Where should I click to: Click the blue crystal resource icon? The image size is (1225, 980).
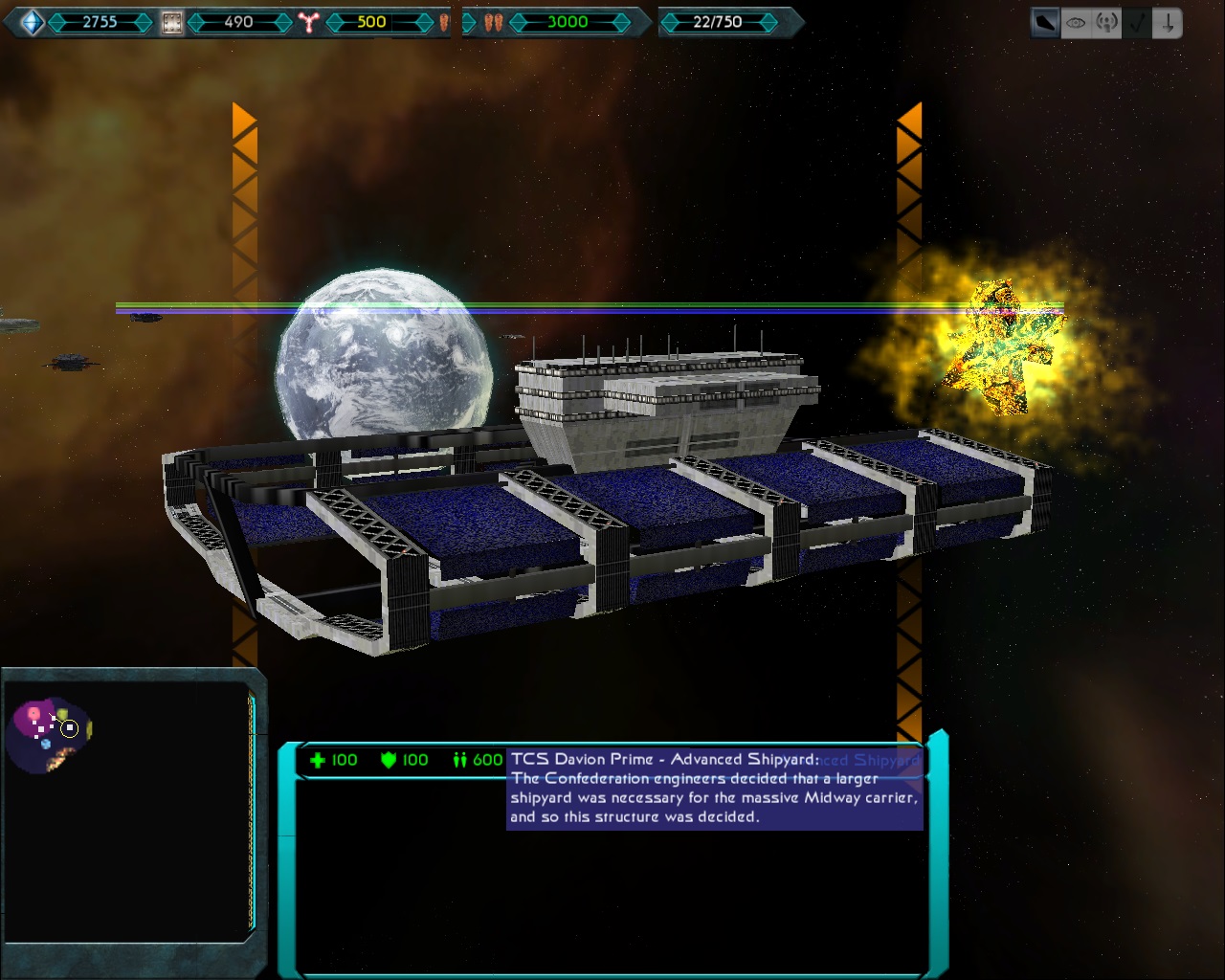pyautogui.click(x=32, y=22)
